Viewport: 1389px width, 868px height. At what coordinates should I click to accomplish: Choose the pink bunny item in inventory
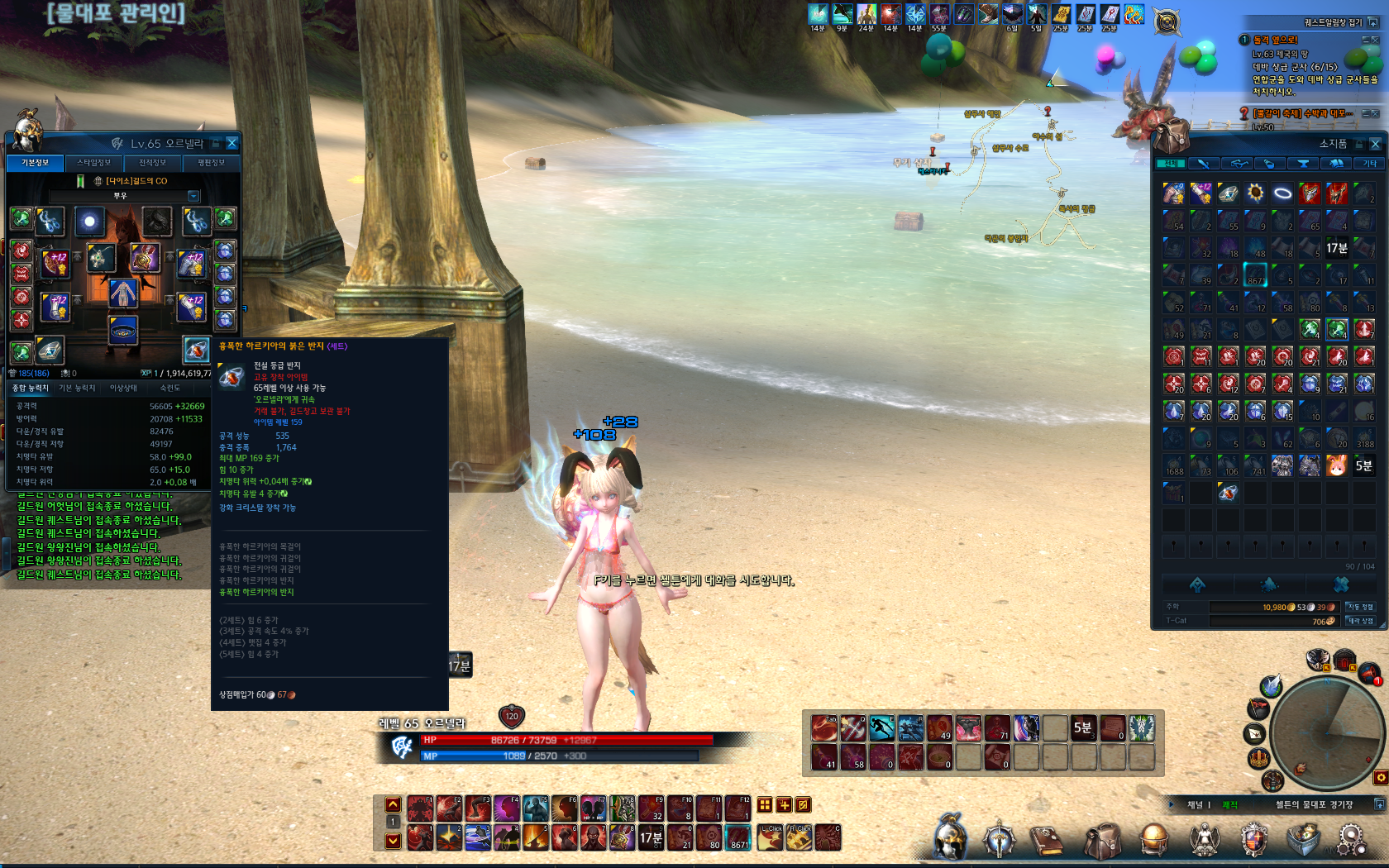[x=1337, y=466]
